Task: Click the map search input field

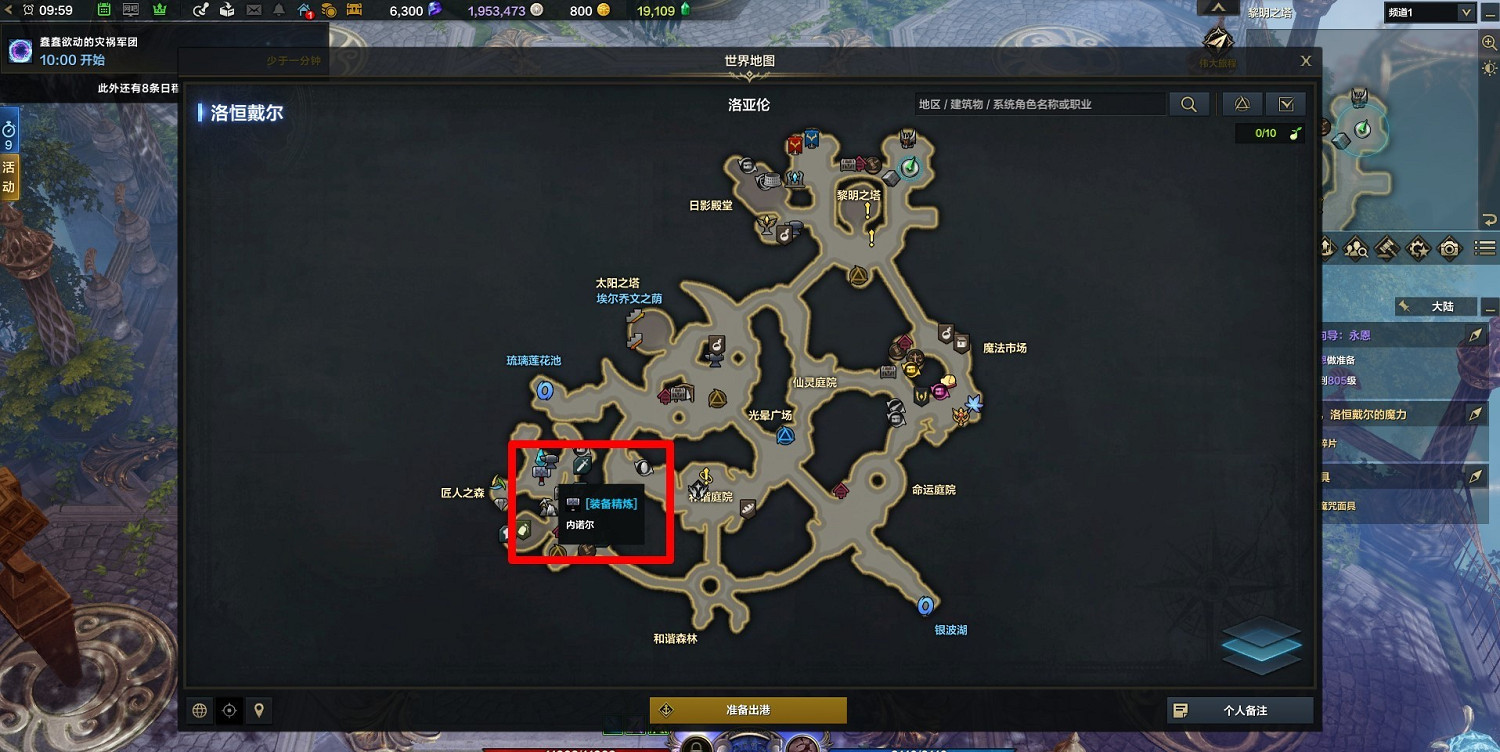Action: point(1040,103)
